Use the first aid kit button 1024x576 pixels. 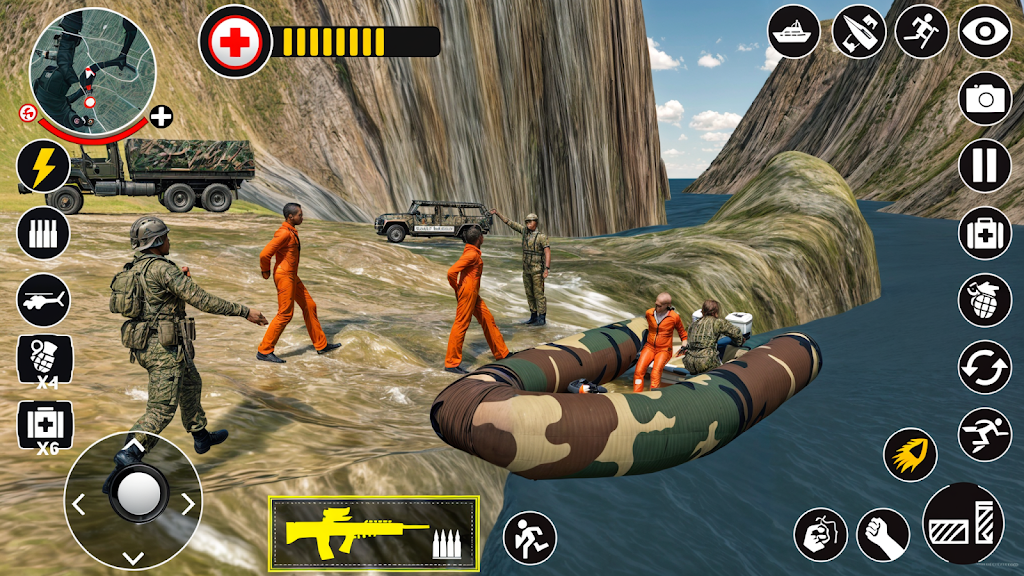point(985,233)
